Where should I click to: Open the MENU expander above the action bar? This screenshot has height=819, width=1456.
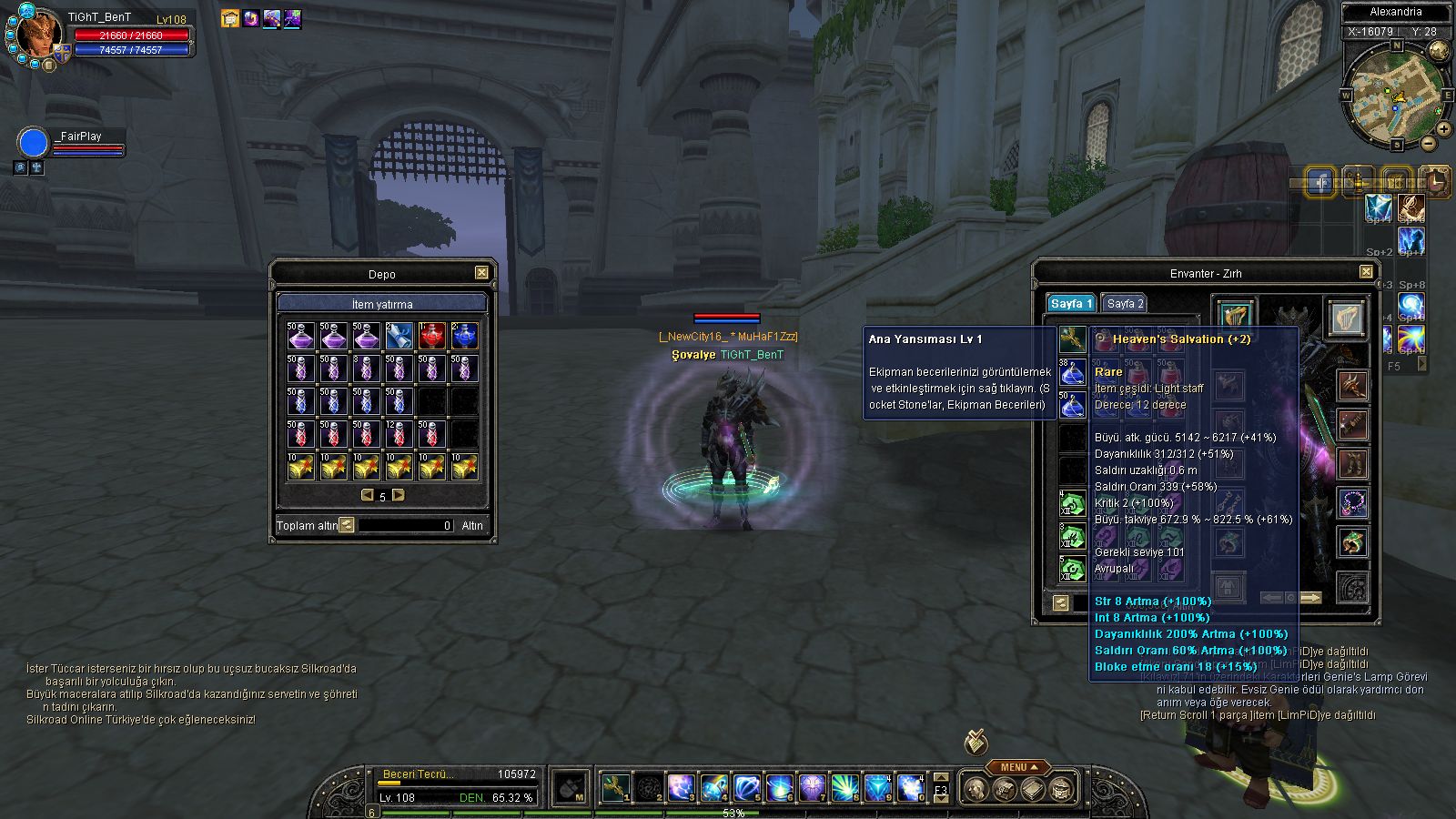(x=1017, y=767)
